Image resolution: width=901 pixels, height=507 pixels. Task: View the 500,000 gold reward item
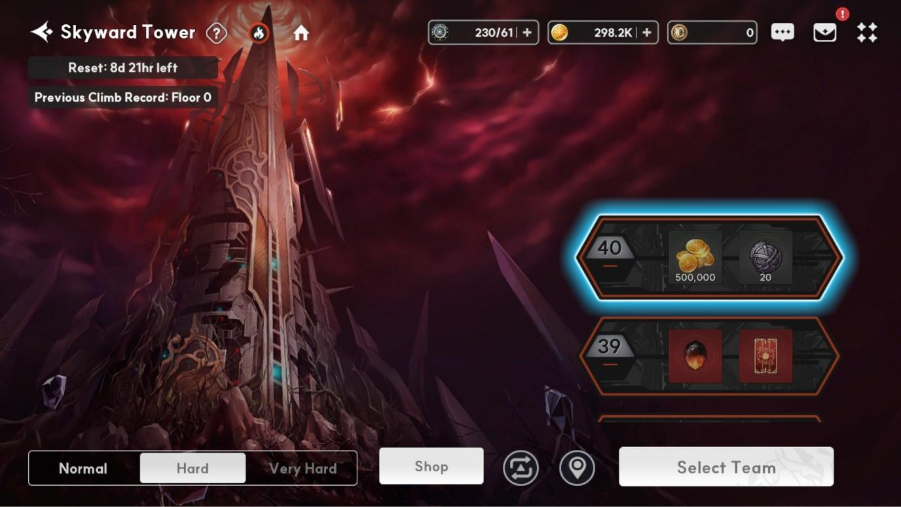[695, 257]
